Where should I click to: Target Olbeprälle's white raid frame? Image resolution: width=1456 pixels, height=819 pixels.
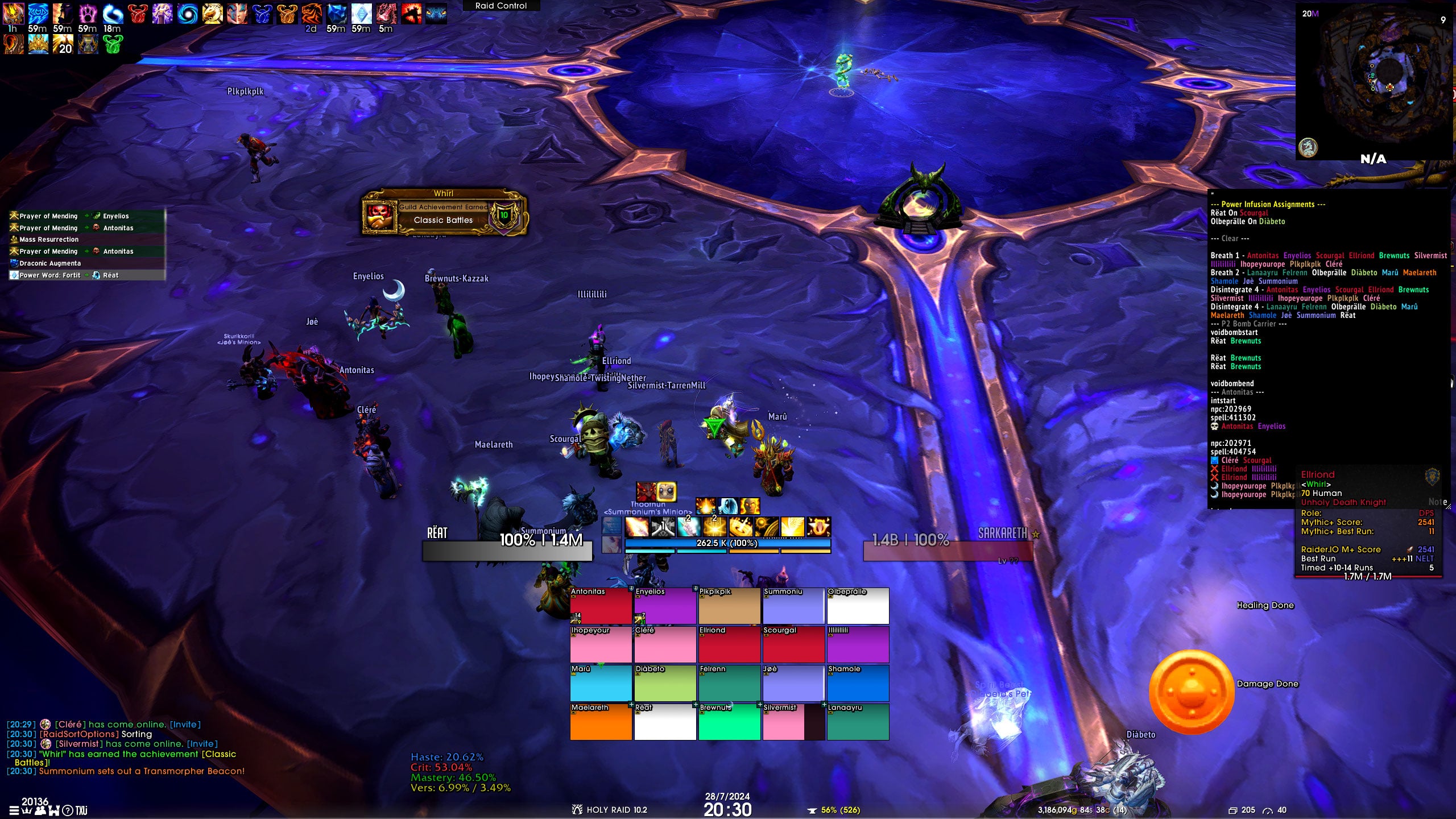pos(858,606)
